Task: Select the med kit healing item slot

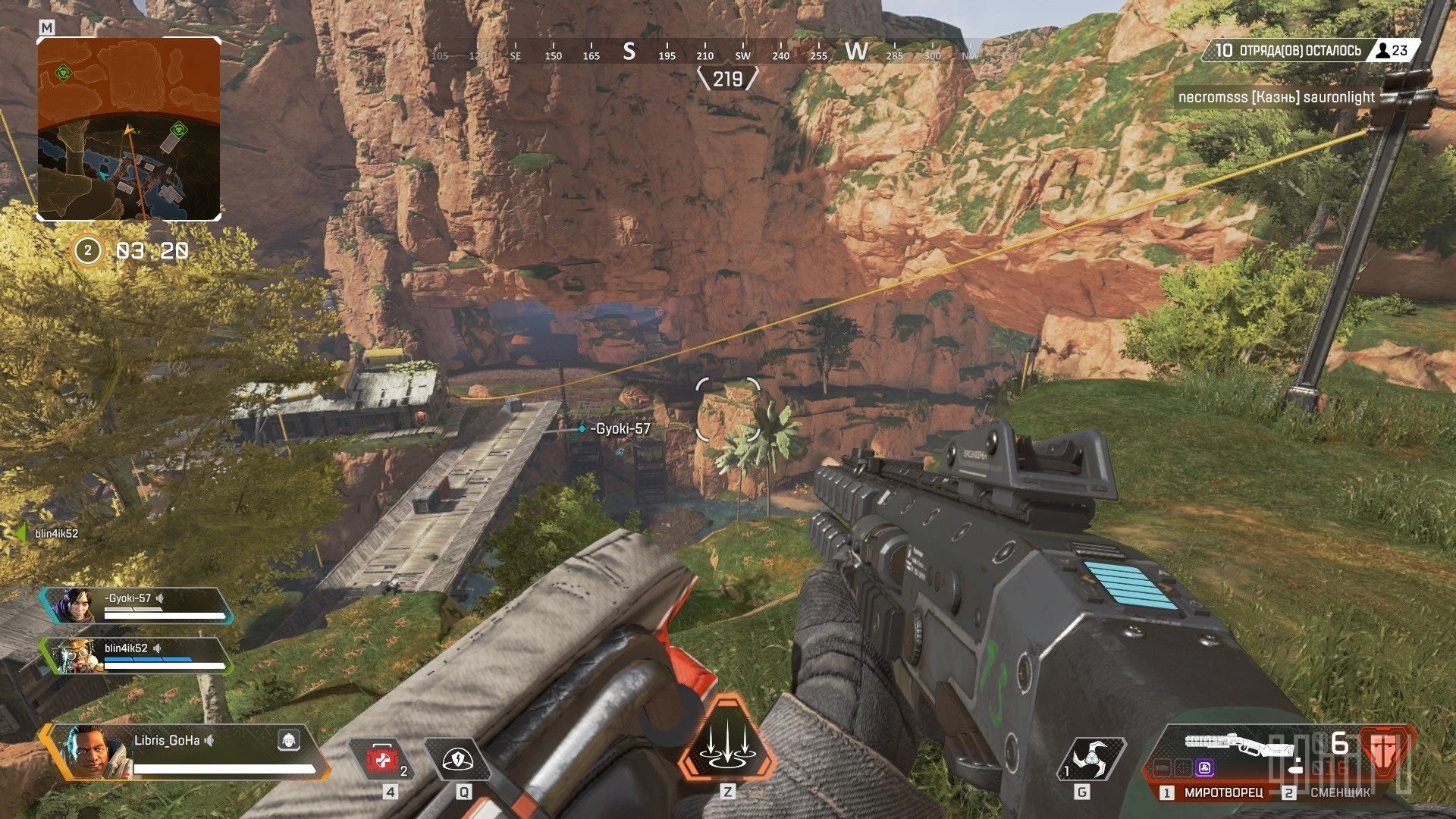Action: point(382,759)
